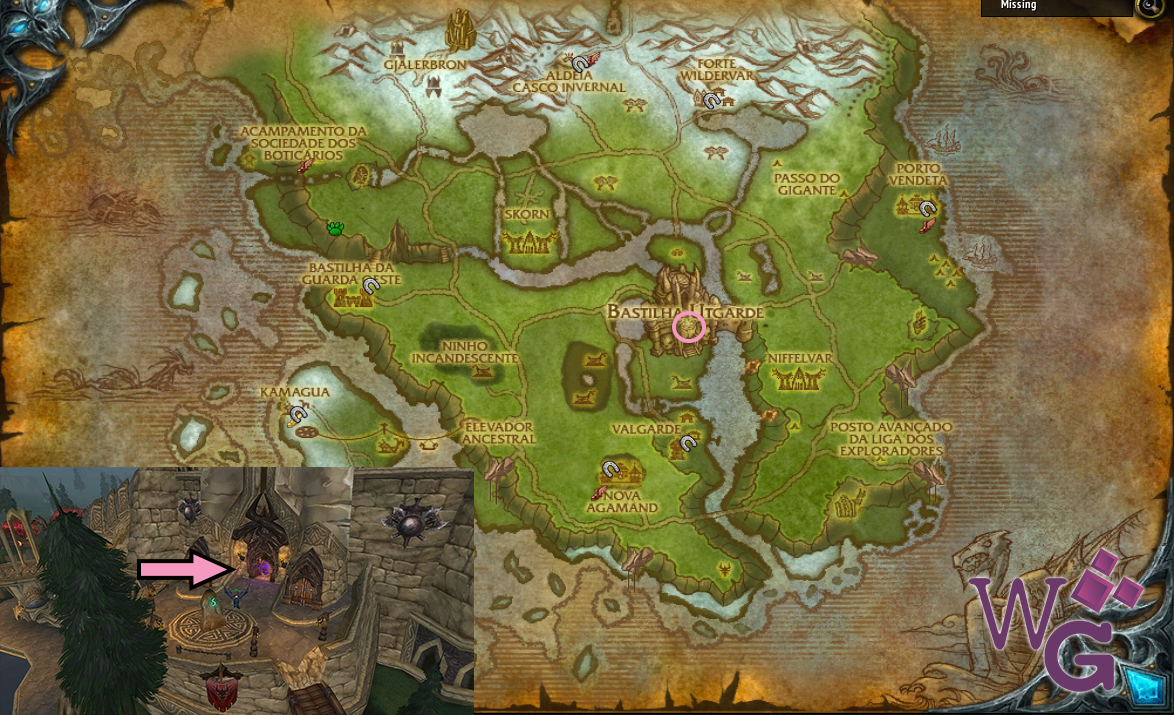Select the horseshoe marker at Porto Vendeta
This screenshot has height=715, width=1174.
pyautogui.click(x=928, y=209)
